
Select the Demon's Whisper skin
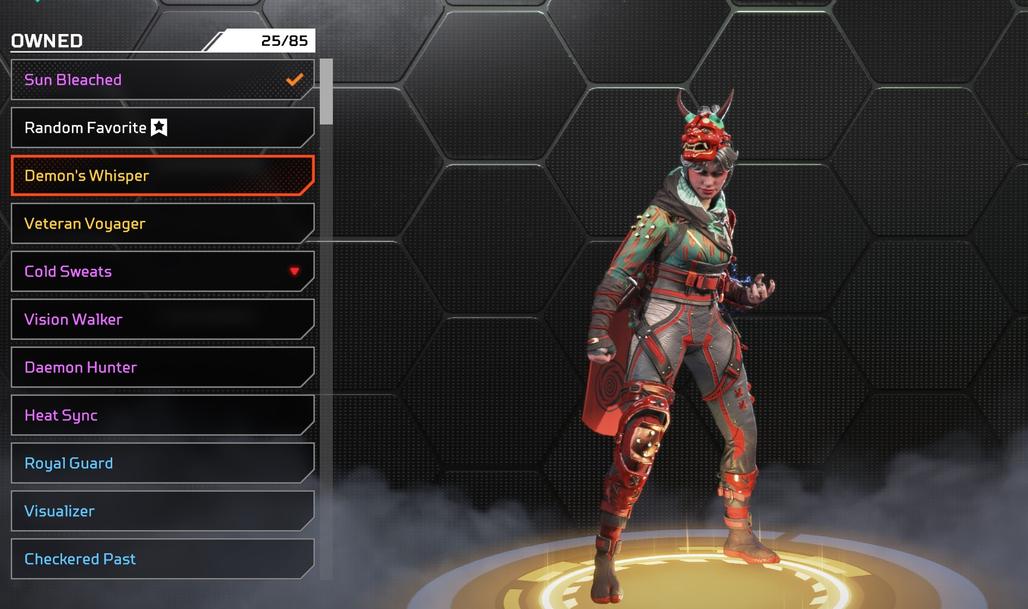pyautogui.click(x=162, y=176)
